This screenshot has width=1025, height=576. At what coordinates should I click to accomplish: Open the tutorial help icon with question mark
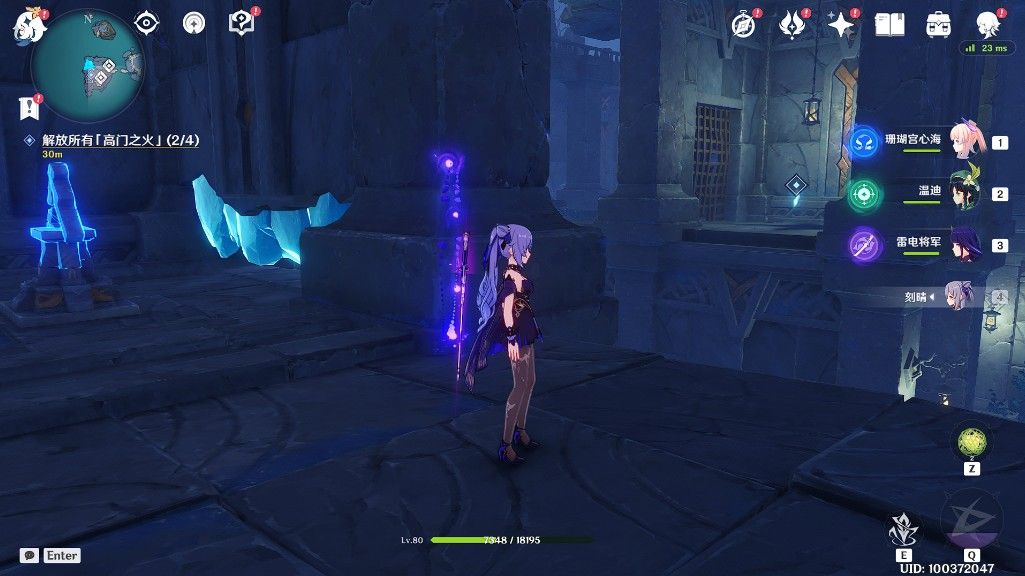[x=240, y=22]
